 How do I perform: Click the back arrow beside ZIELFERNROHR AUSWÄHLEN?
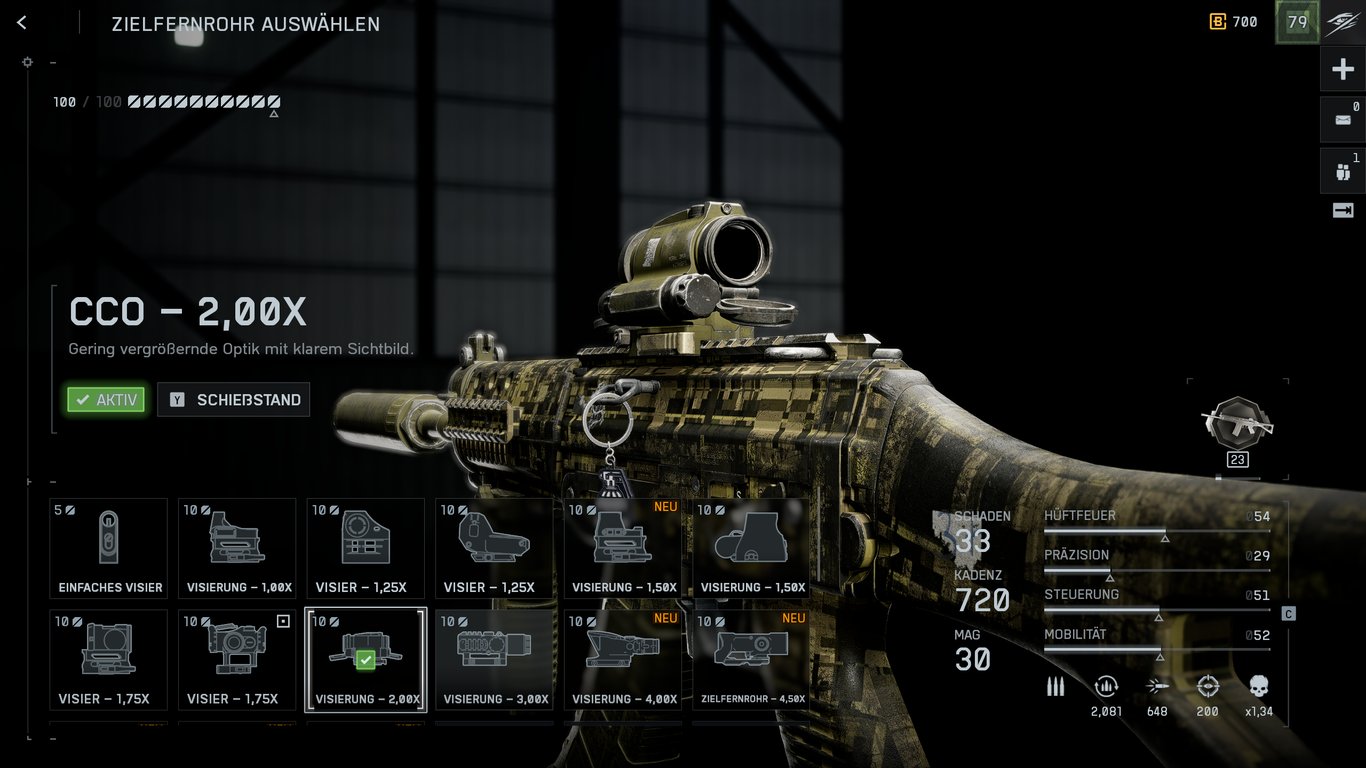[x=21, y=22]
